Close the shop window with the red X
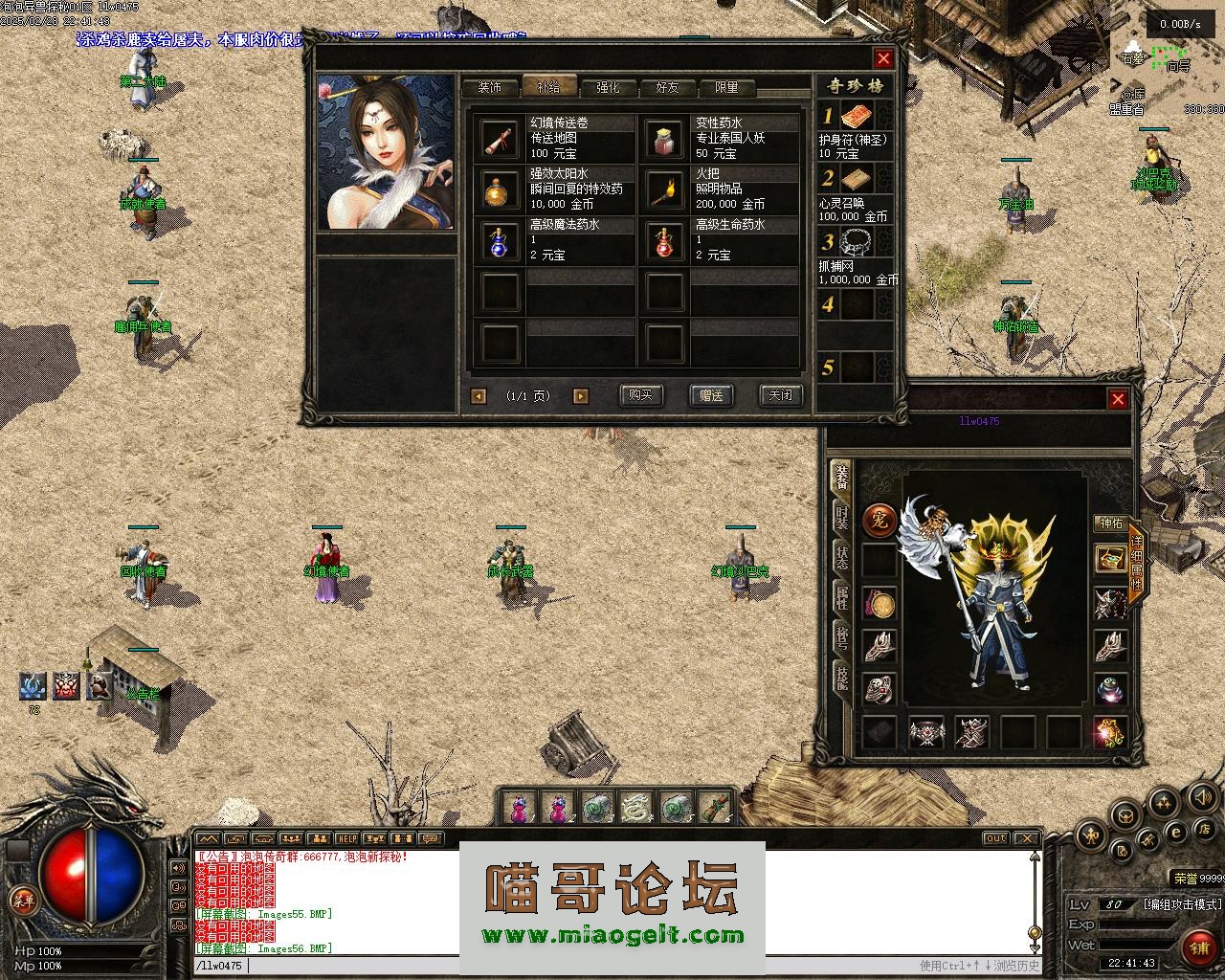The height and width of the screenshot is (980, 1225). coord(883,58)
